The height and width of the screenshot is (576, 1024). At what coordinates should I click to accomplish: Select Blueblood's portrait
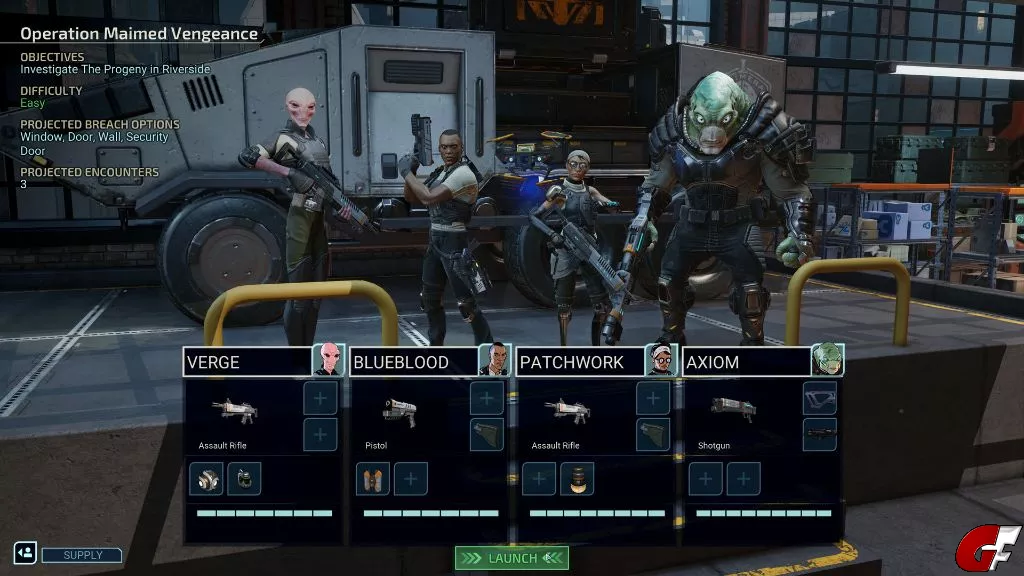pos(494,360)
